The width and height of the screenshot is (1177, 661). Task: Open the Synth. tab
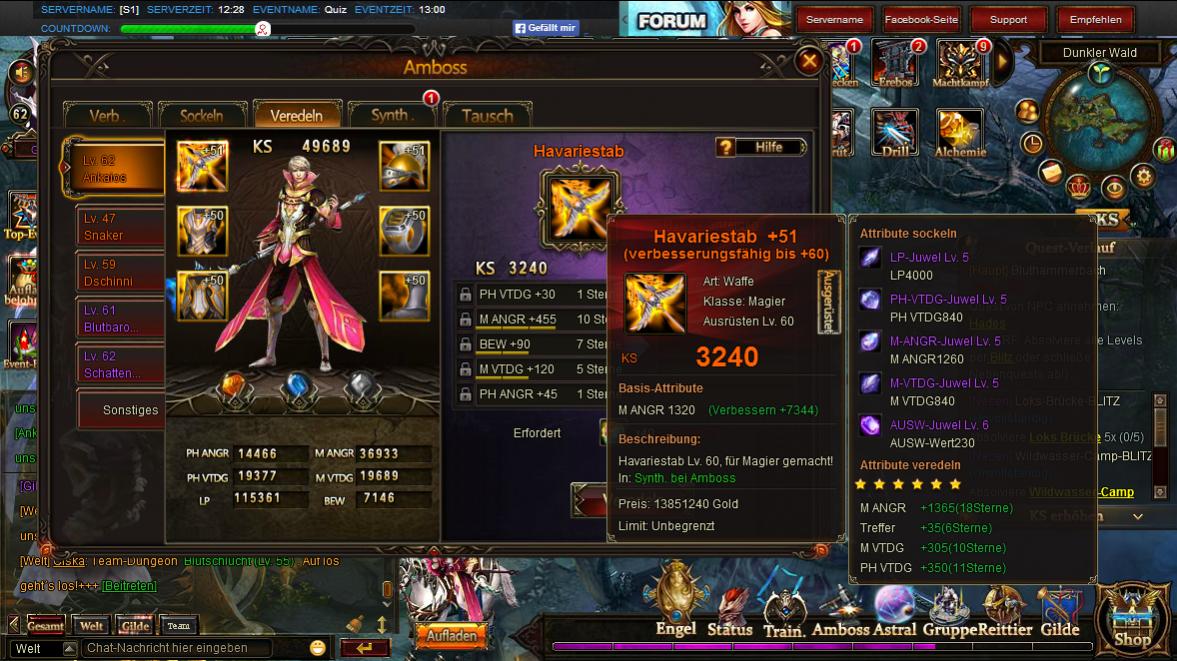pos(392,115)
